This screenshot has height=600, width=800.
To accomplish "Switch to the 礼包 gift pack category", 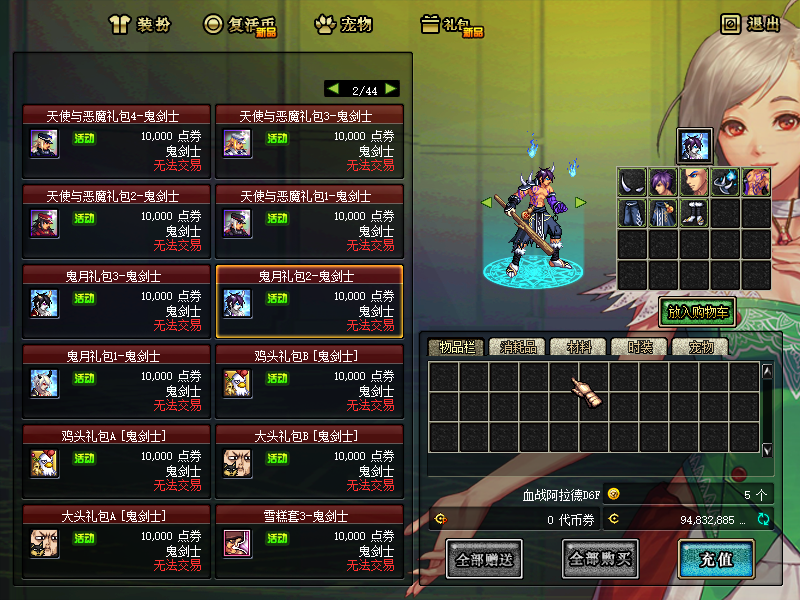I will 451,24.
